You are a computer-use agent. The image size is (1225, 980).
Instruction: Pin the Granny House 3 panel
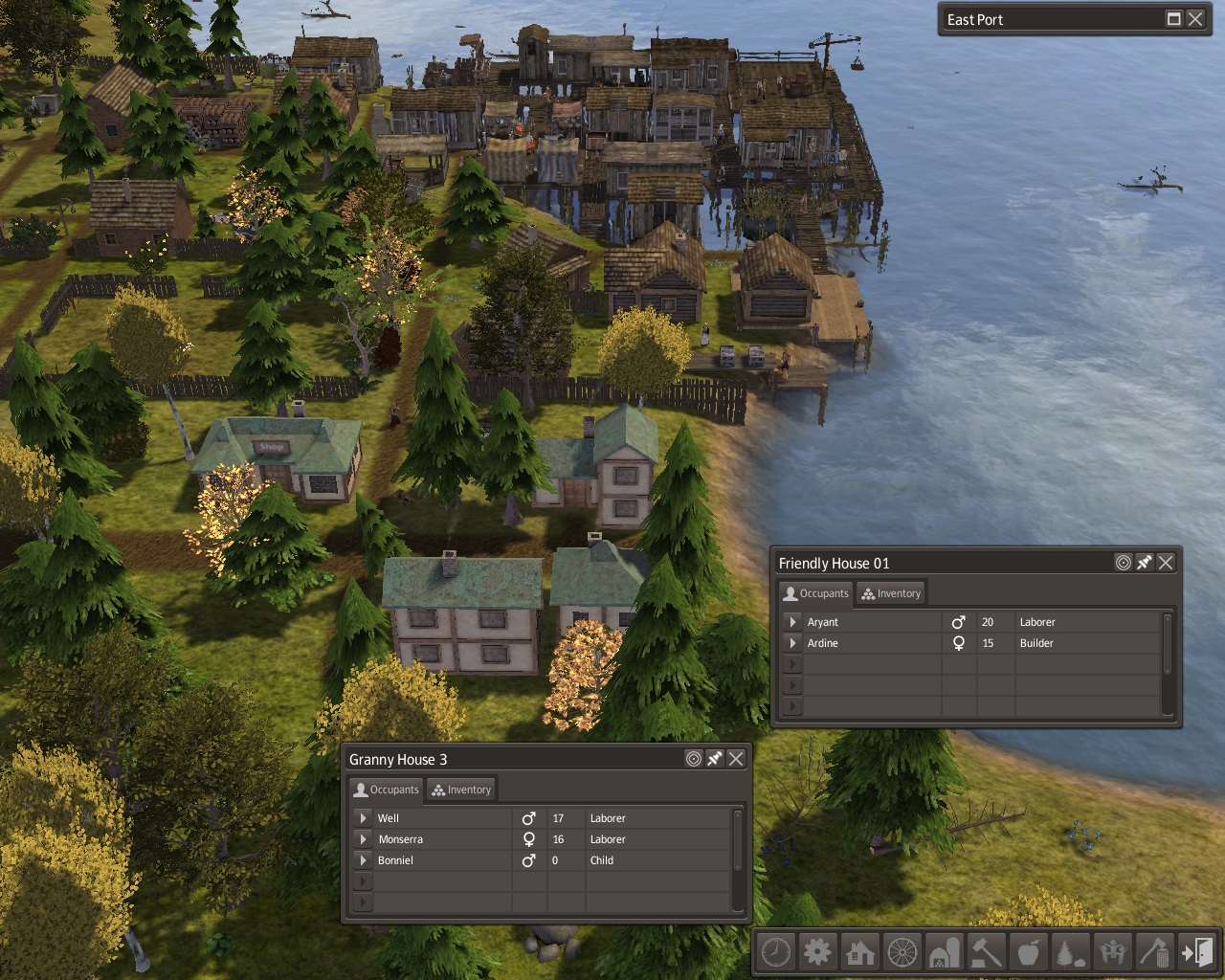tap(715, 759)
